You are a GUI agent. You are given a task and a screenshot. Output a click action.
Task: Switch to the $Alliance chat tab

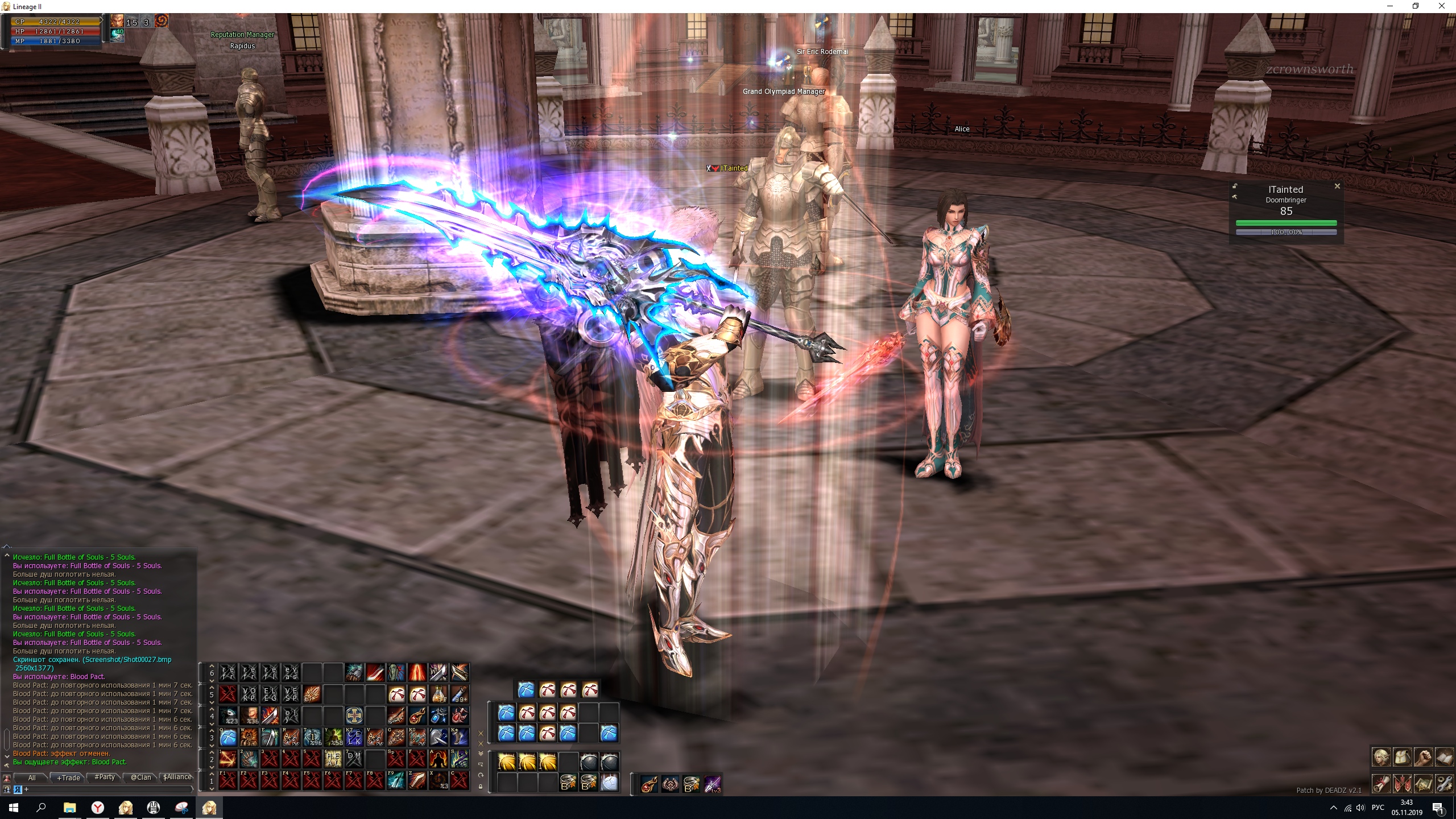click(x=177, y=777)
